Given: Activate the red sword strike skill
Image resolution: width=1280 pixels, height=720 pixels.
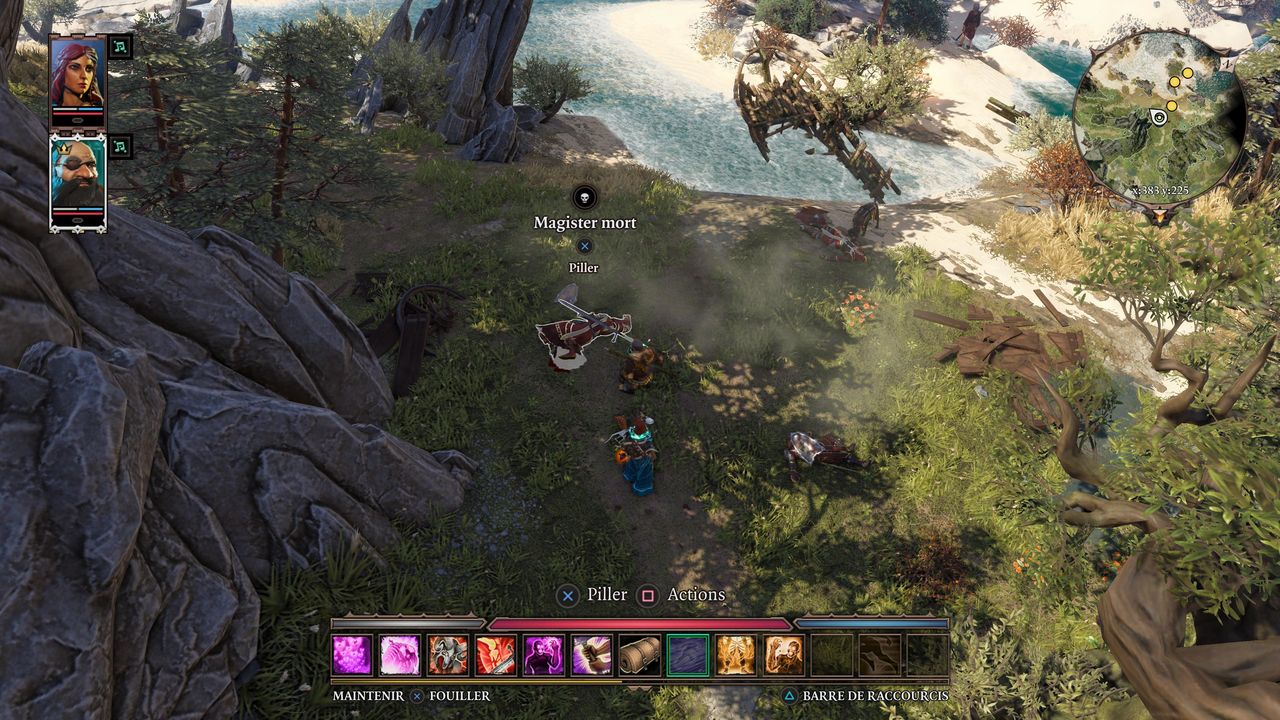Looking at the screenshot, I should [496, 655].
